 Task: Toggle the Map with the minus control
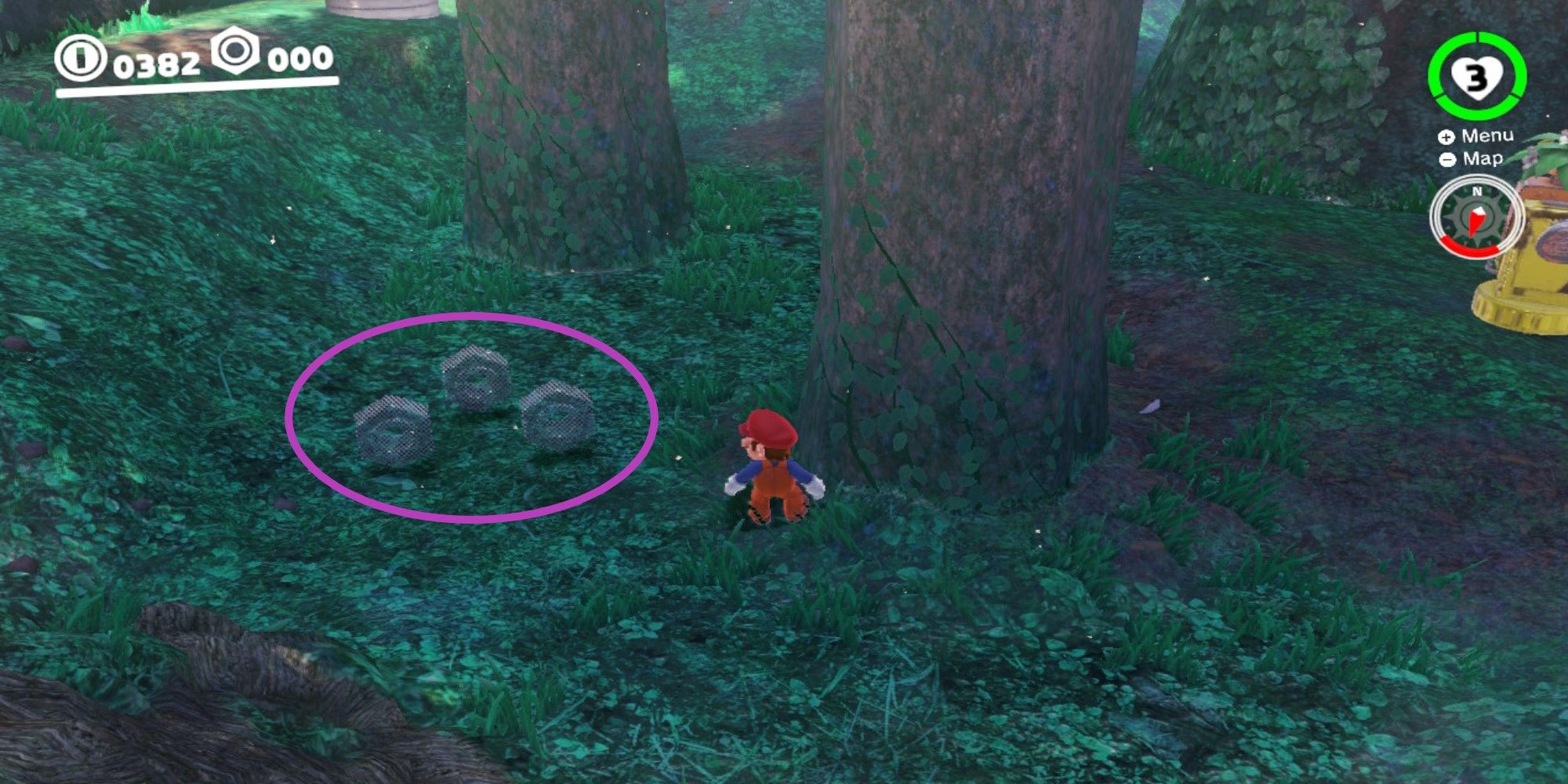pyautogui.click(x=1447, y=159)
